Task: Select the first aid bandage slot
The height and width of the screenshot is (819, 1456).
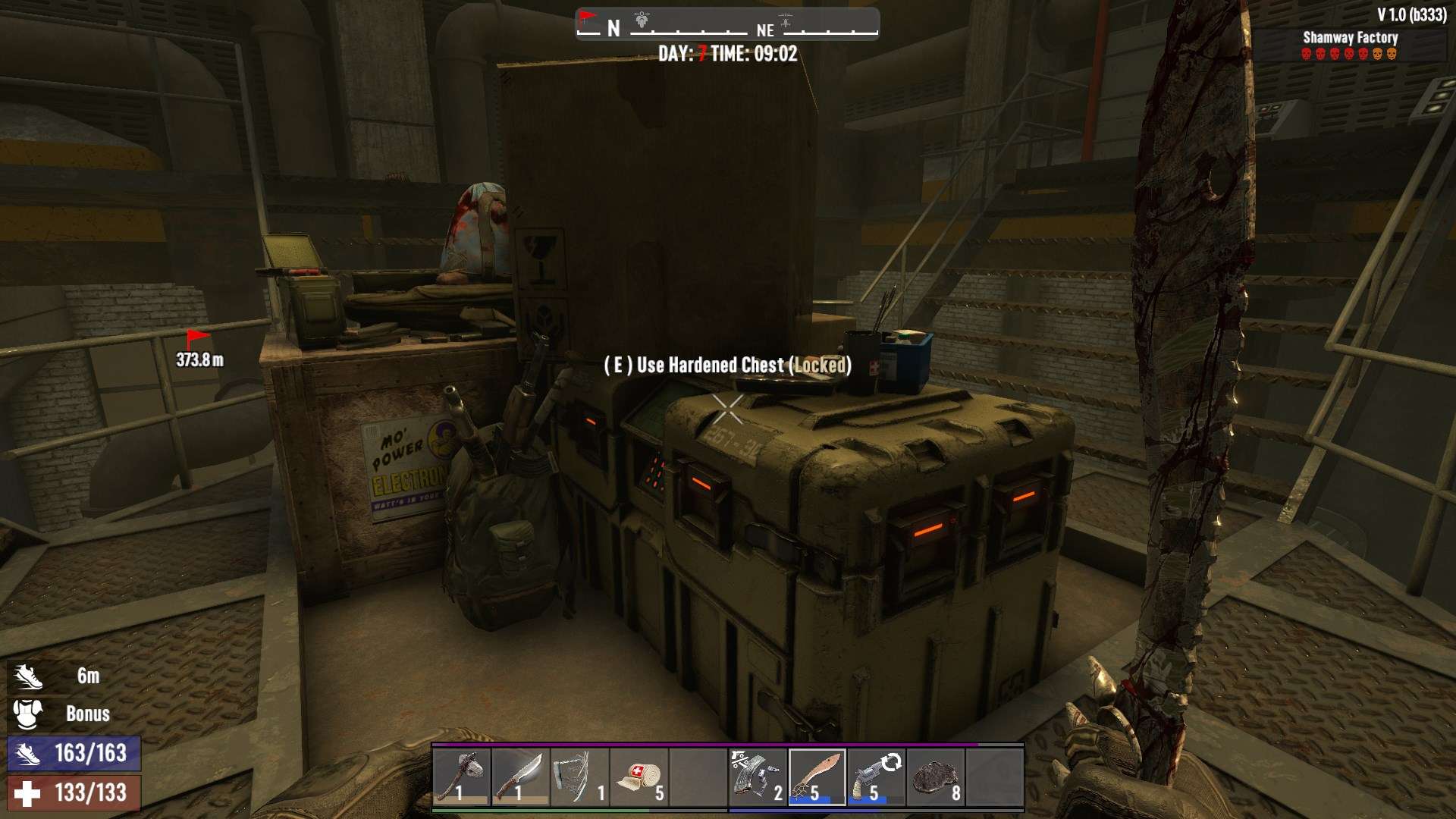Action: 639,777
